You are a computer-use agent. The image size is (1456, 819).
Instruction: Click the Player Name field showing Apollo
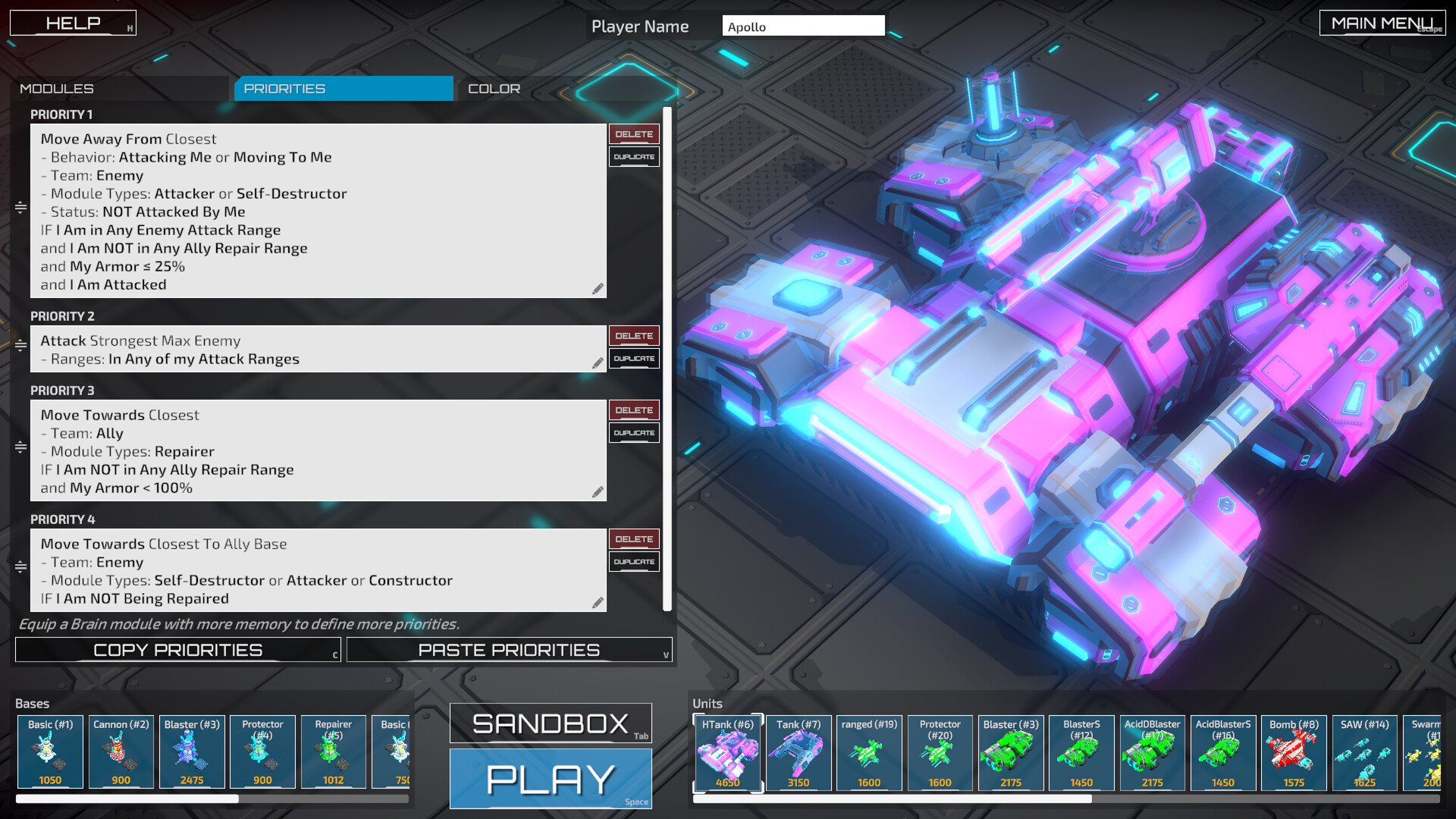[x=804, y=25]
